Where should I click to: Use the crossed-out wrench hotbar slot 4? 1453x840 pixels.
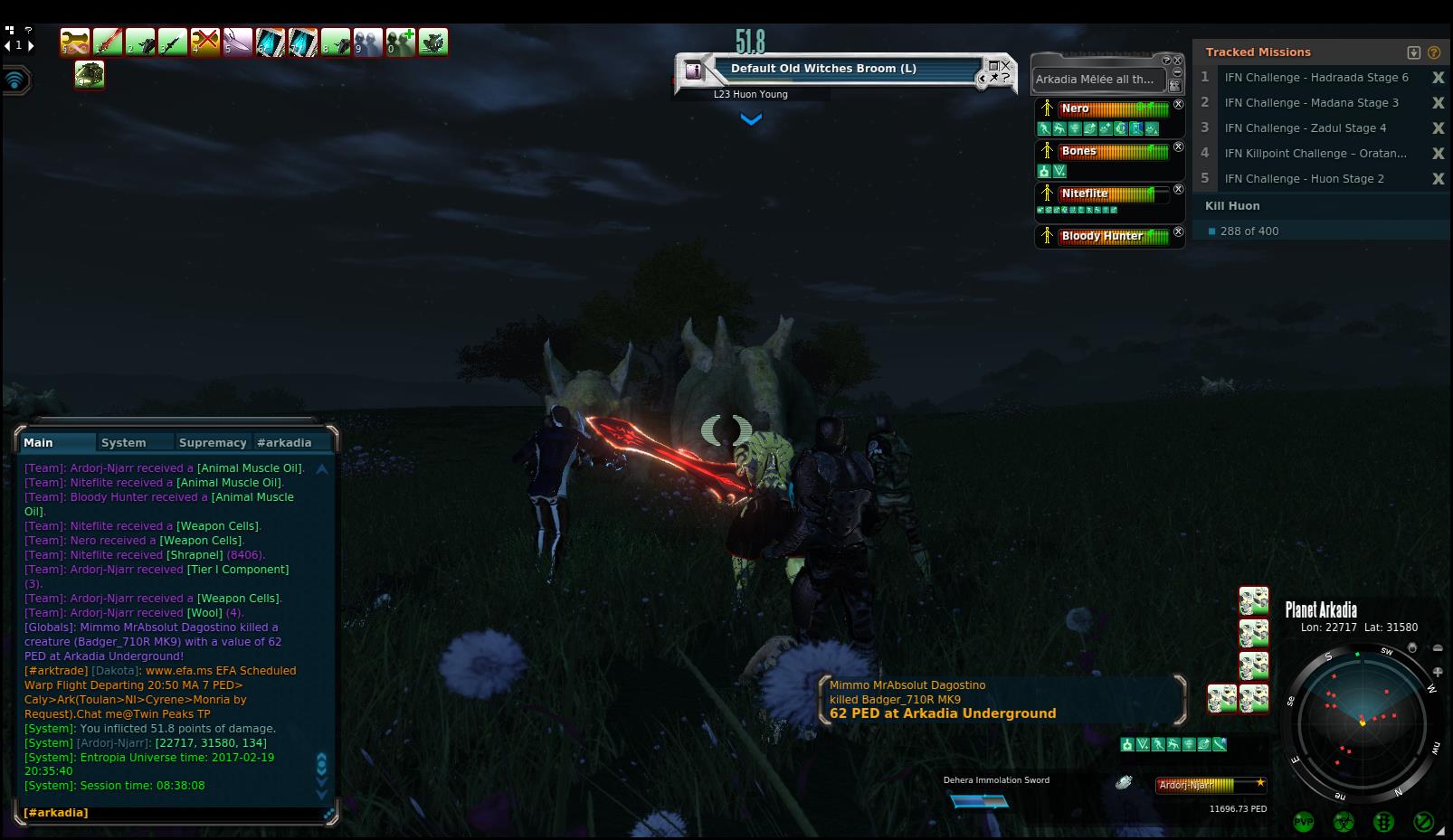pos(205,42)
